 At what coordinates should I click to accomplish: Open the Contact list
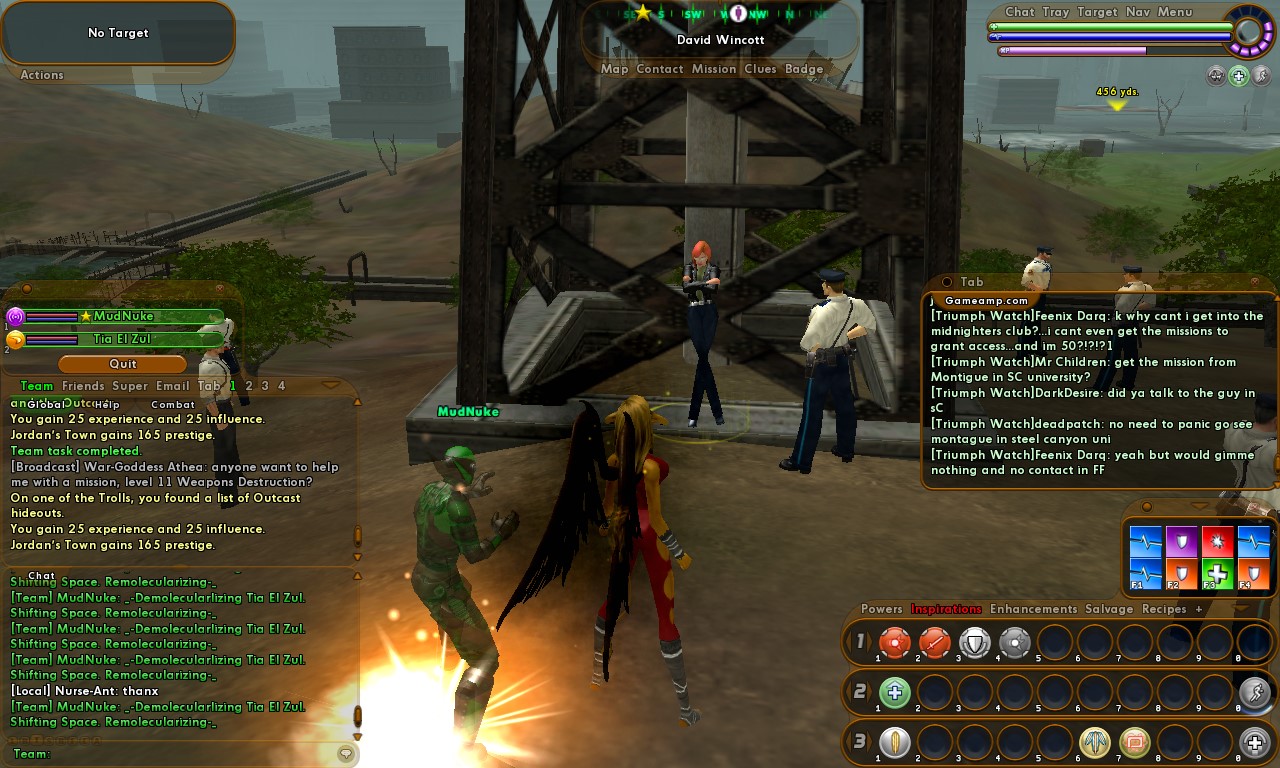tap(659, 69)
